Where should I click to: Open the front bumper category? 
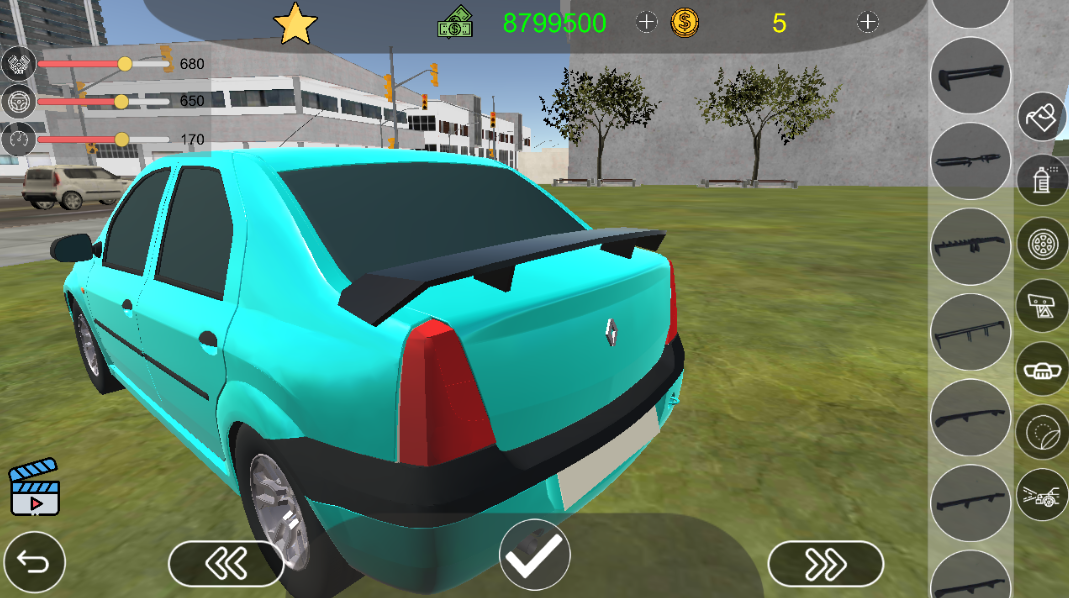tap(1042, 369)
